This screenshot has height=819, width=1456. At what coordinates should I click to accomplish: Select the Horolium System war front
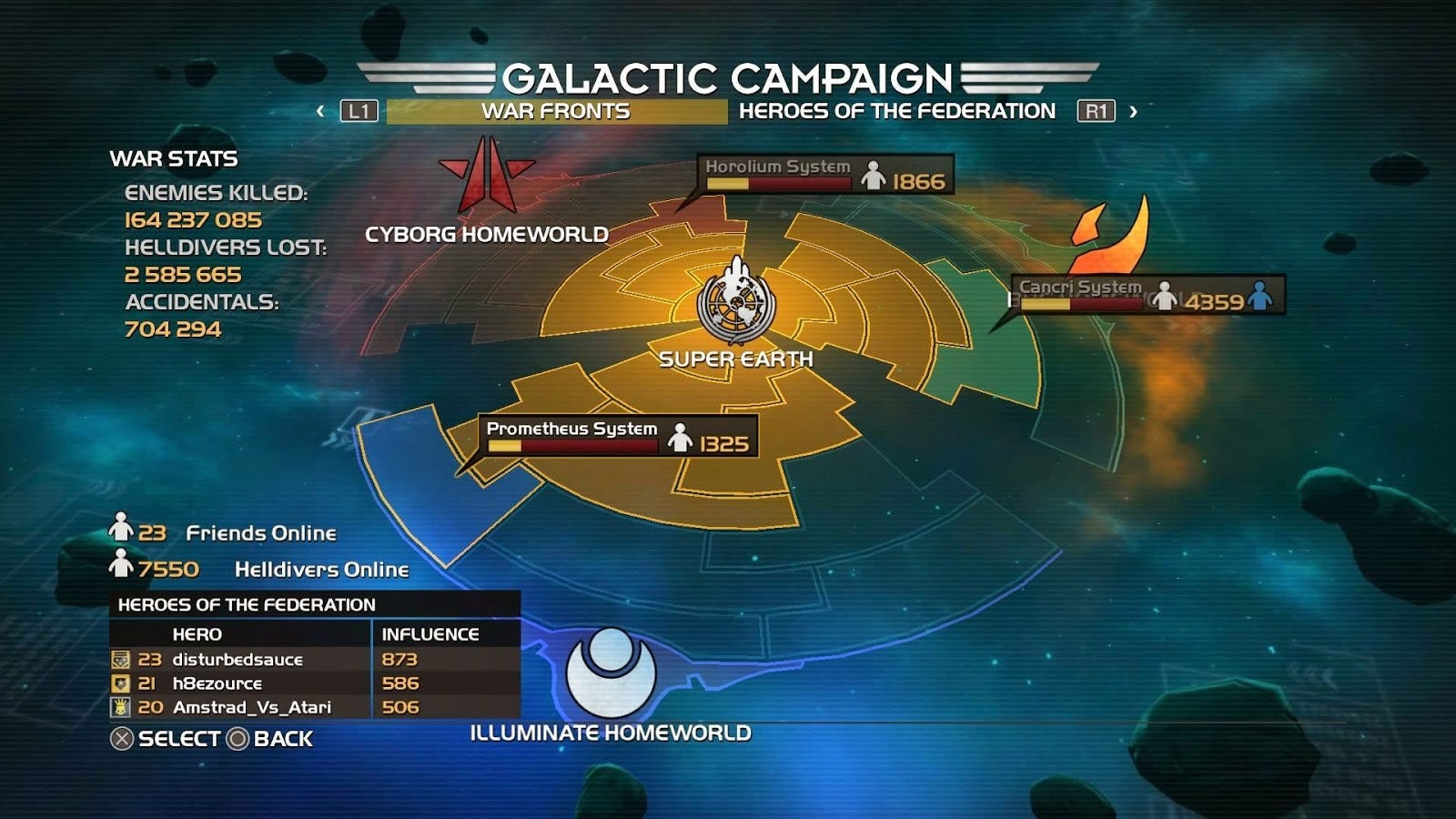(x=826, y=173)
